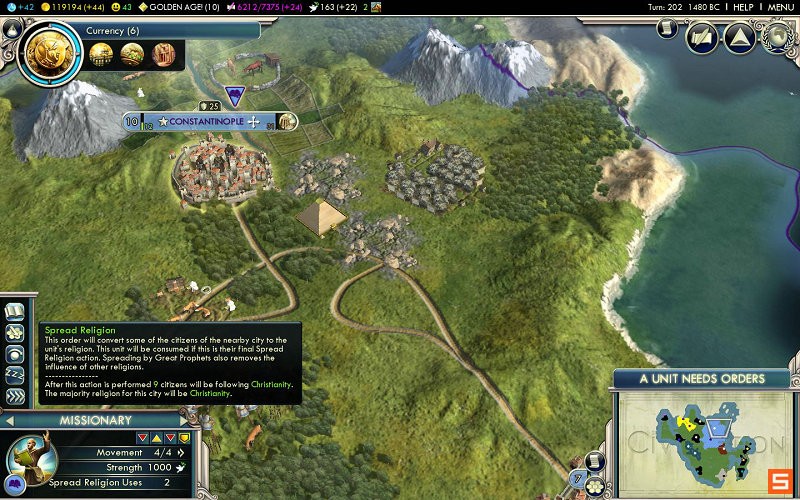Open the diplomacy overview globe button
The image size is (800, 500).
777,39
